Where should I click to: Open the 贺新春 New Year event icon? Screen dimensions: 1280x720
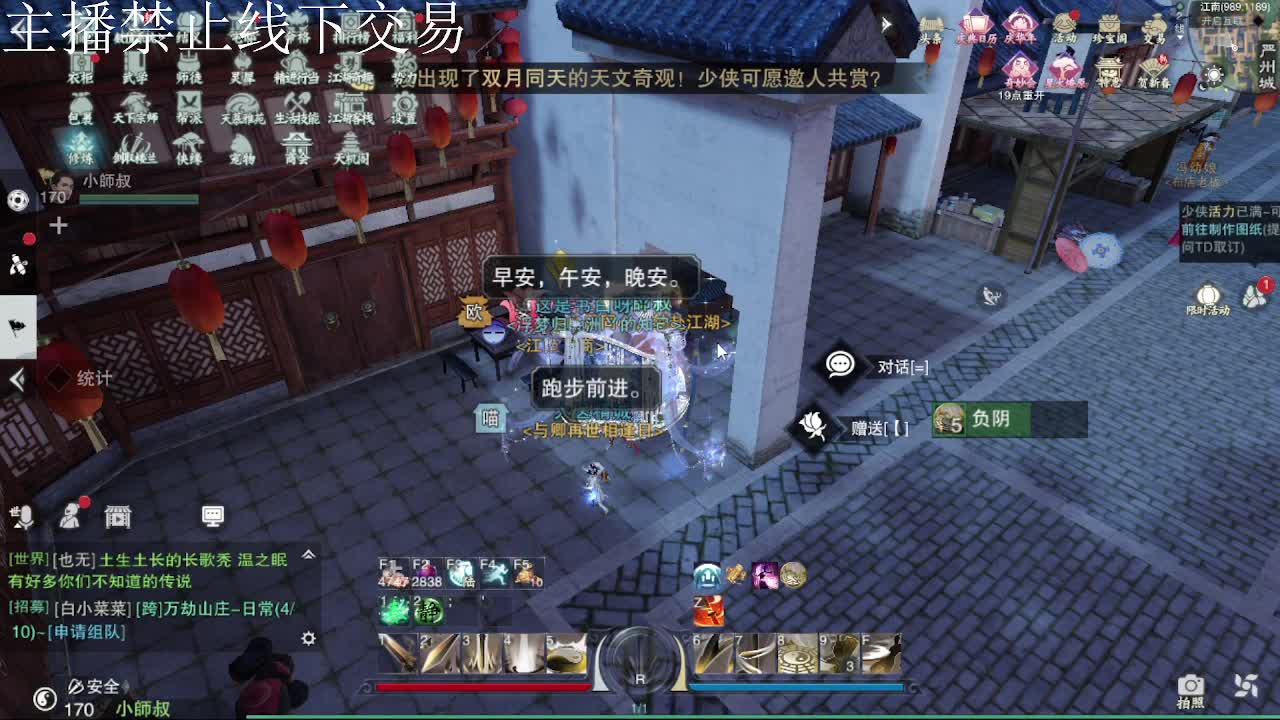pos(1152,68)
